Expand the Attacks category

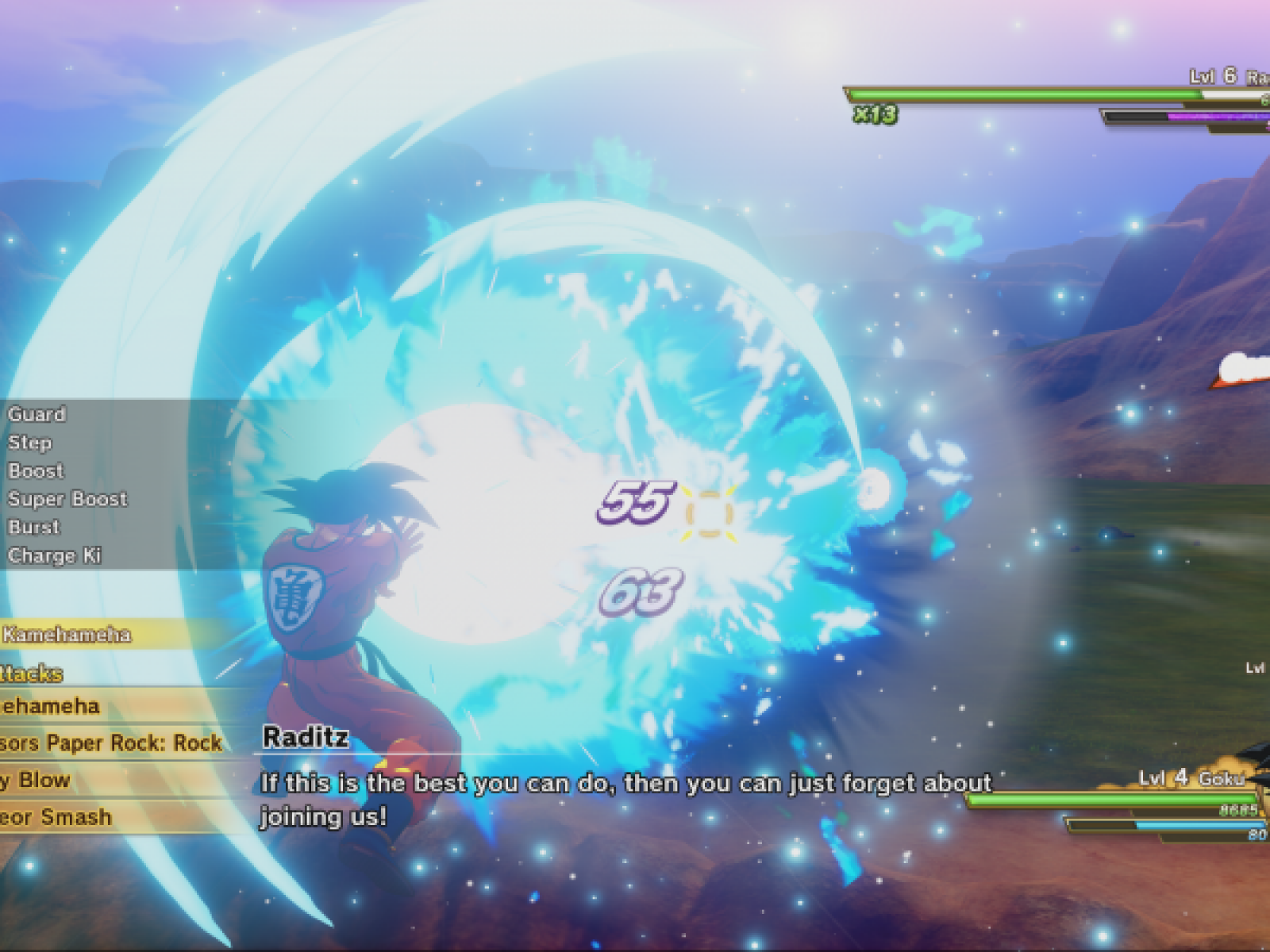click(32, 673)
